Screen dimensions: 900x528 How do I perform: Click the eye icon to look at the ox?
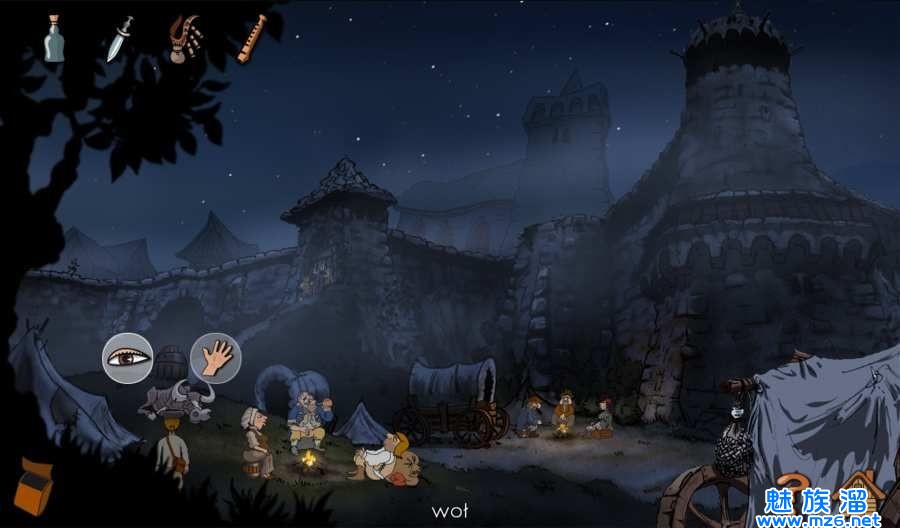(x=128, y=356)
